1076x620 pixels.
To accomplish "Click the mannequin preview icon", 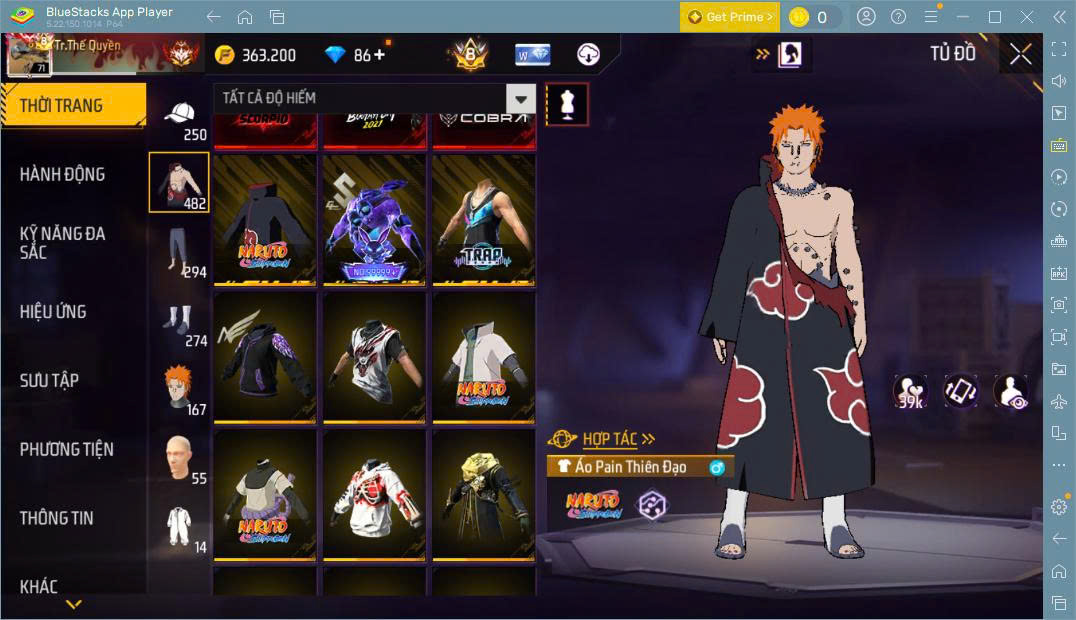I will click(567, 104).
